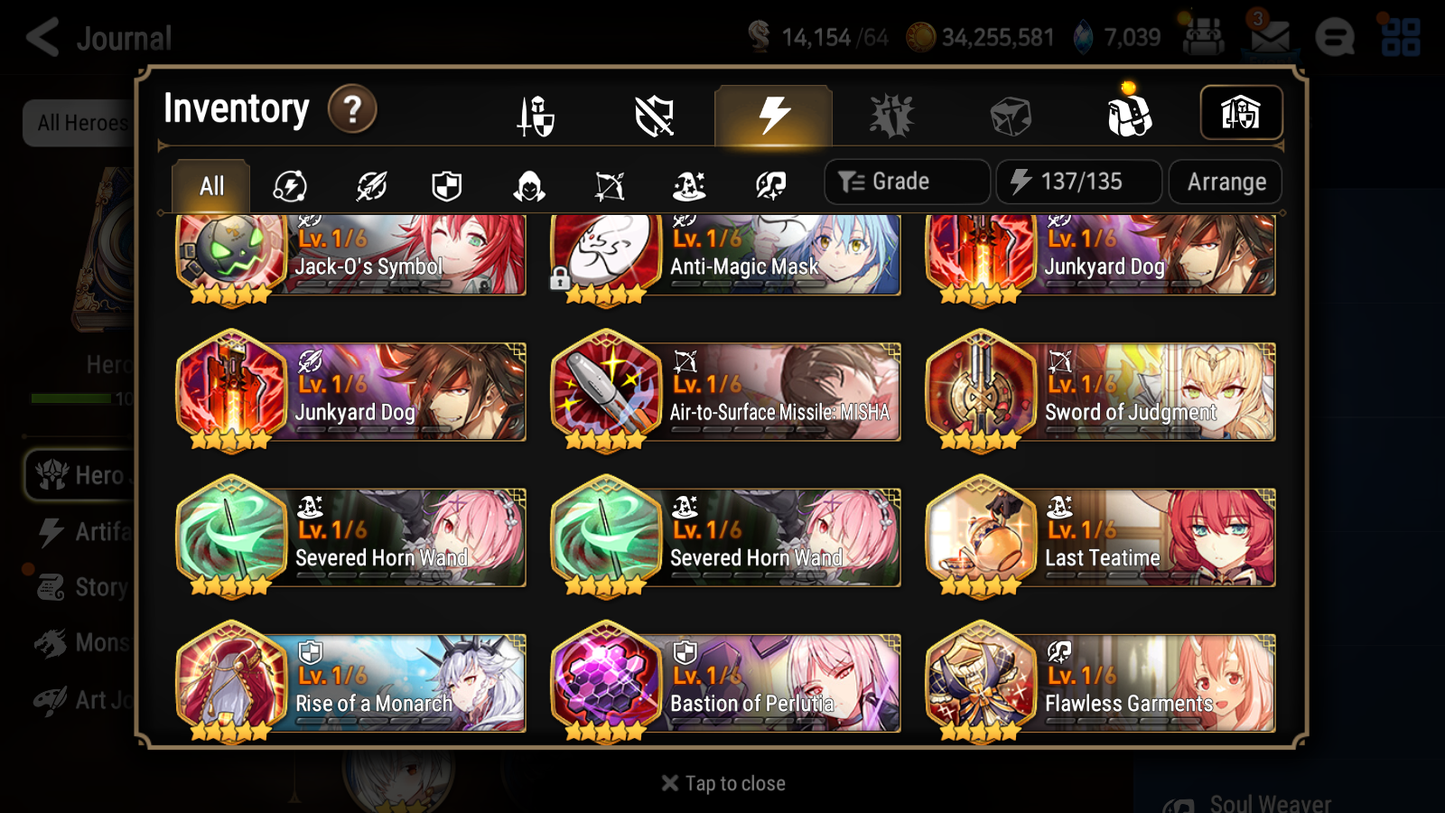Viewport: 1445px width, 813px height.
Task: Open the mailbox with 3 notifications
Action: coord(1269,37)
